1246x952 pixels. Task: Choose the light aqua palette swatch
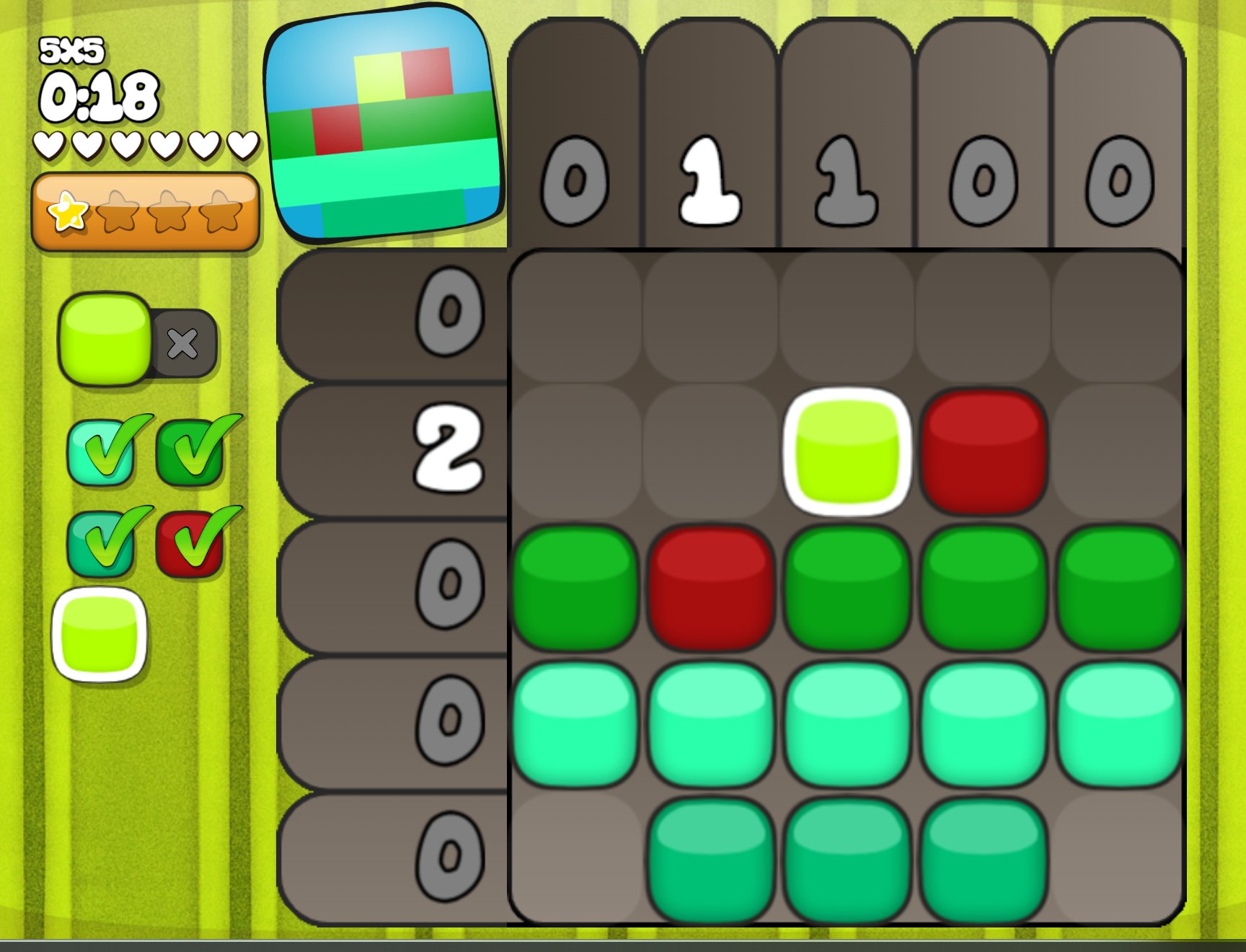pyautogui.click(x=102, y=452)
